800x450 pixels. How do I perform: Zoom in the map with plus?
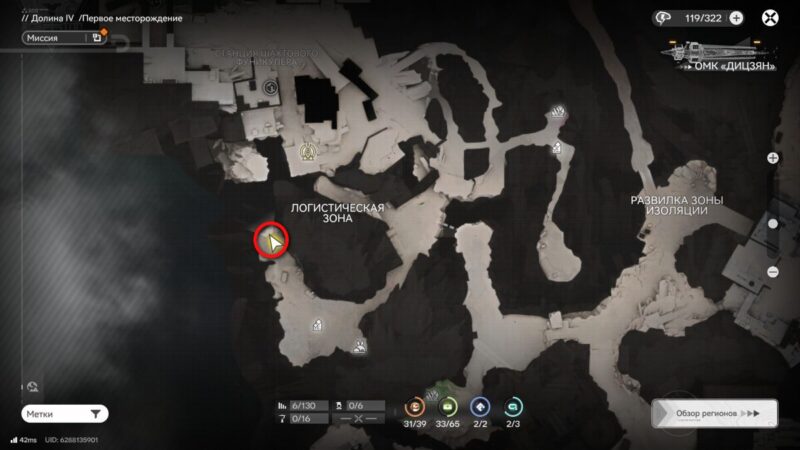[x=773, y=158]
